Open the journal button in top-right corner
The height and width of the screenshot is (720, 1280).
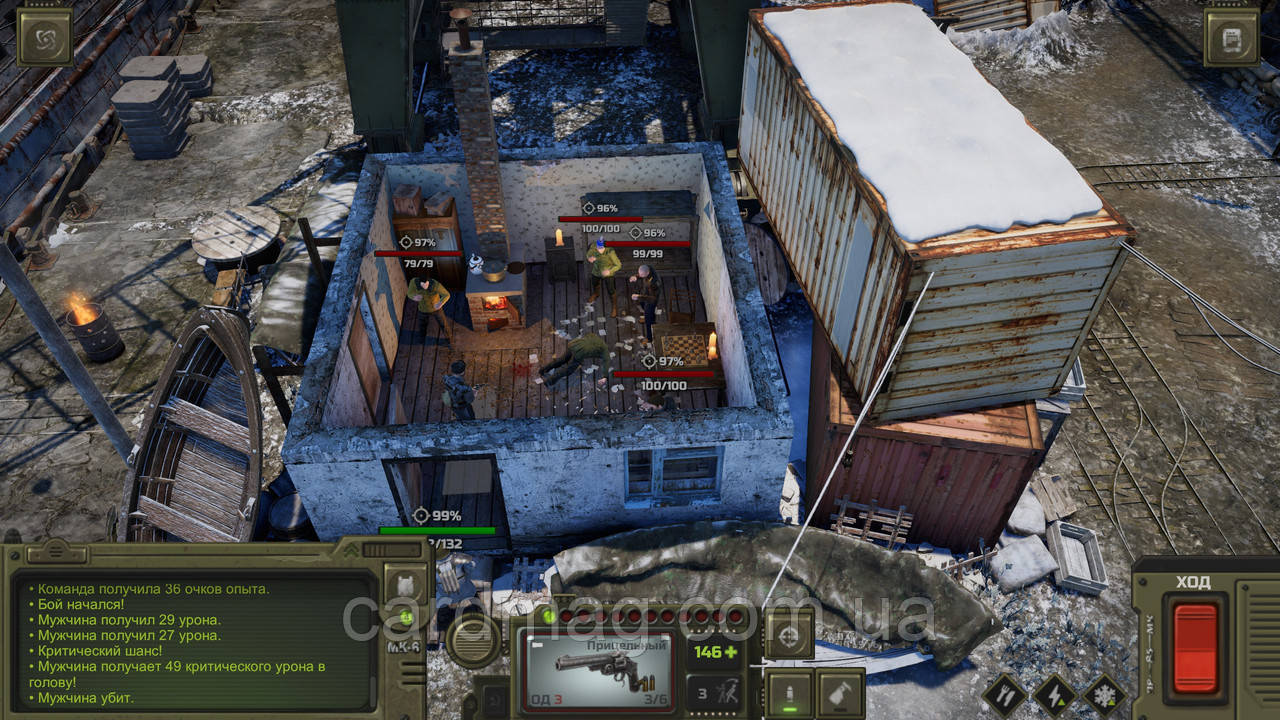click(x=1231, y=37)
